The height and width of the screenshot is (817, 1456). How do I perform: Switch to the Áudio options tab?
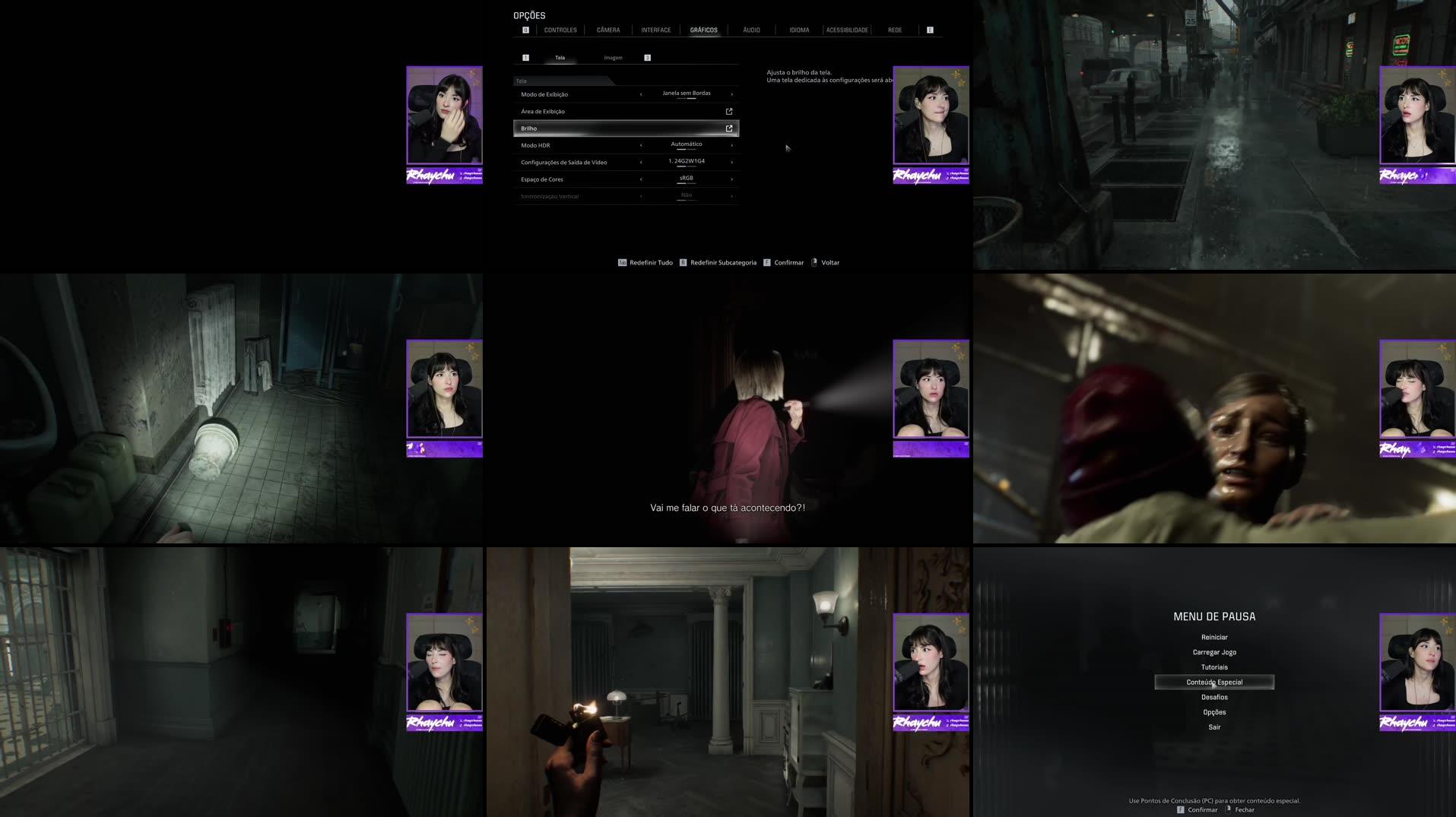click(750, 30)
